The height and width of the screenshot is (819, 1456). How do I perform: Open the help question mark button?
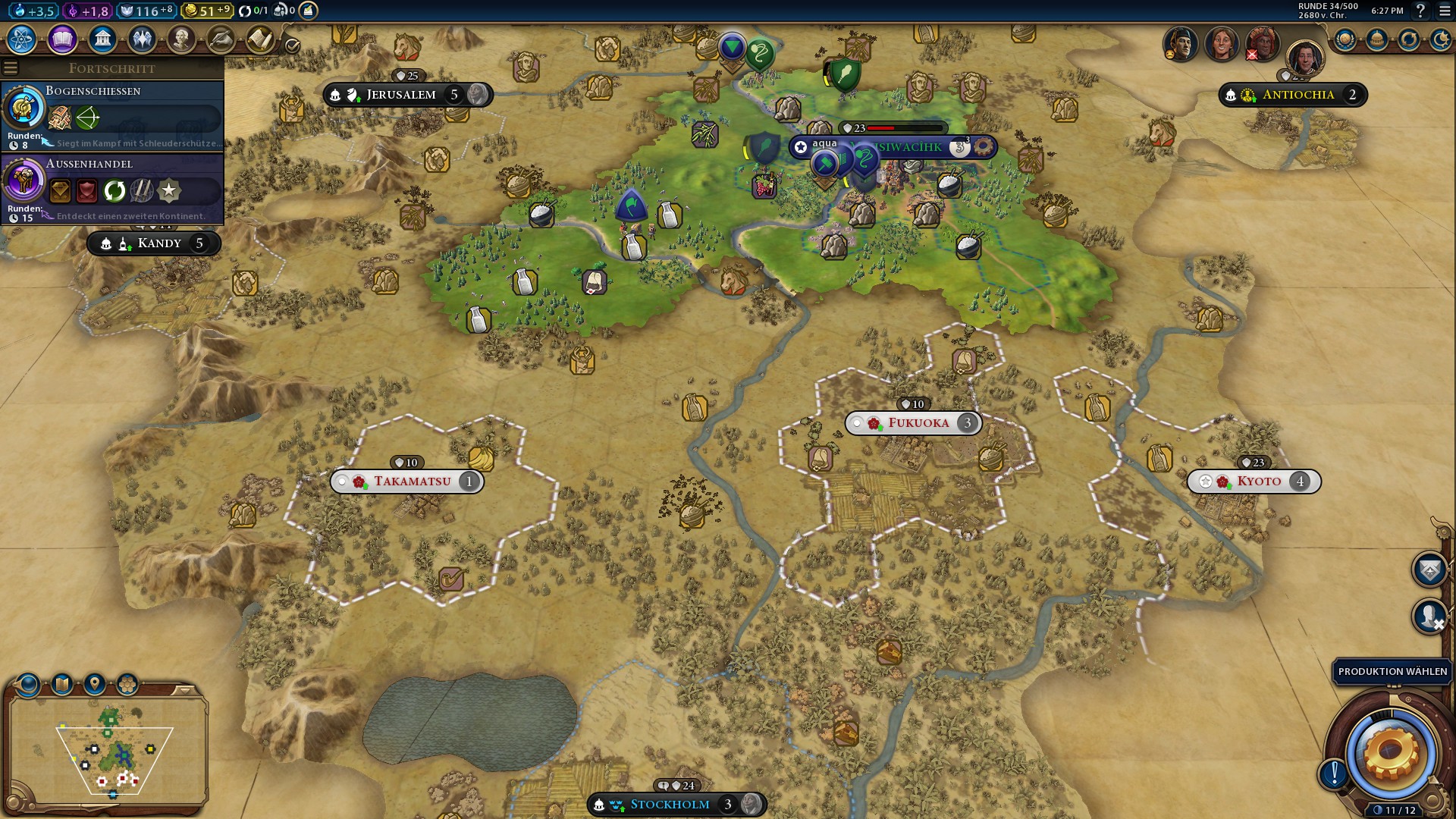point(1421,11)
